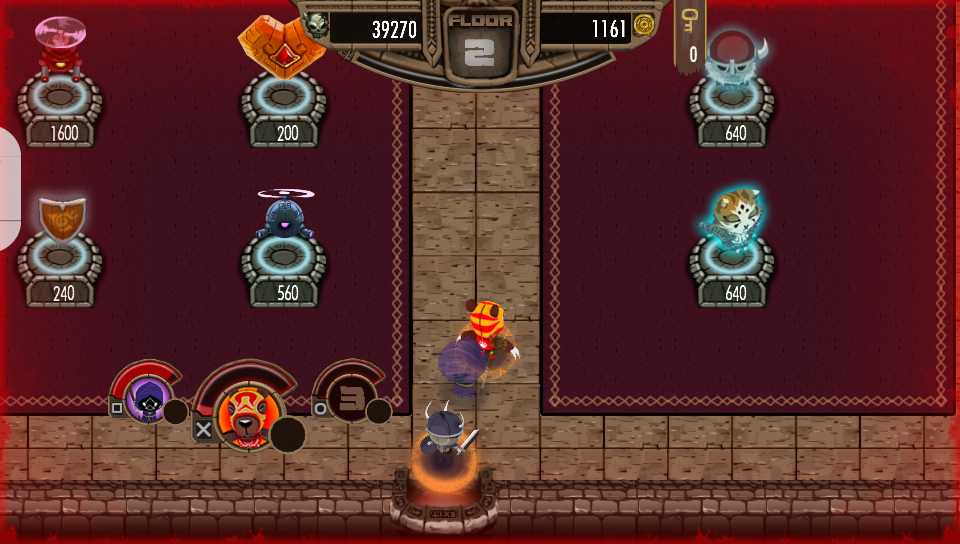960x544 pixels.
Task: Buy the orange heart priced 200
Action: point(282,47)
